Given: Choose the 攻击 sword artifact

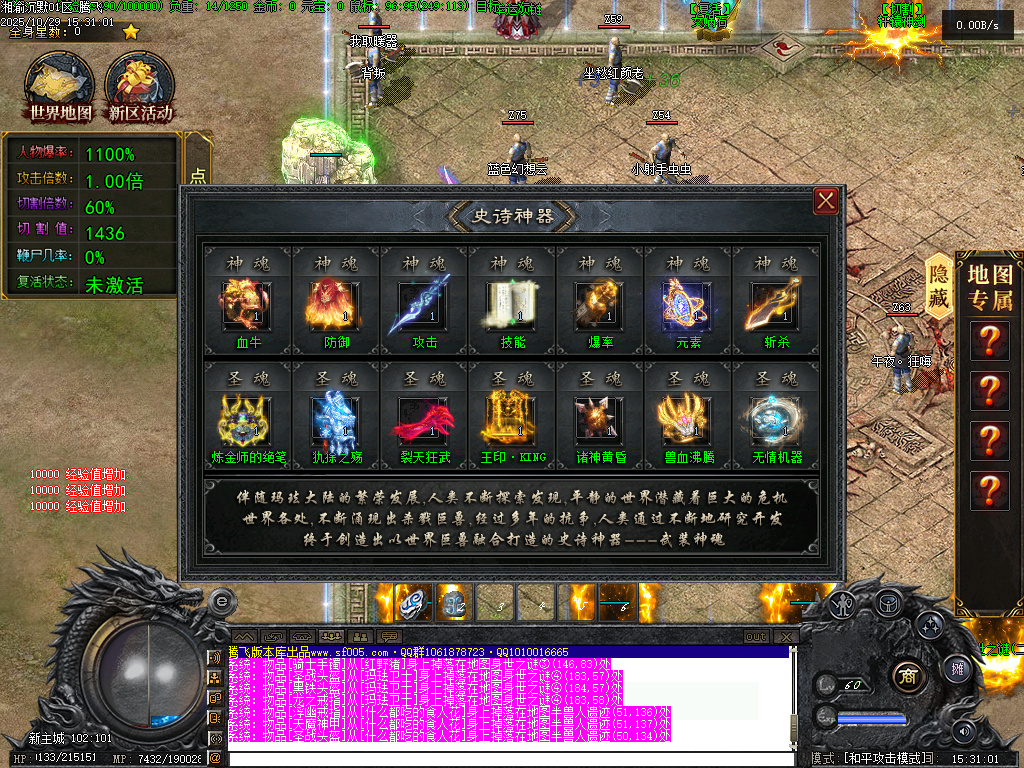Looking at the screenshot, I should tap(423, 306).
